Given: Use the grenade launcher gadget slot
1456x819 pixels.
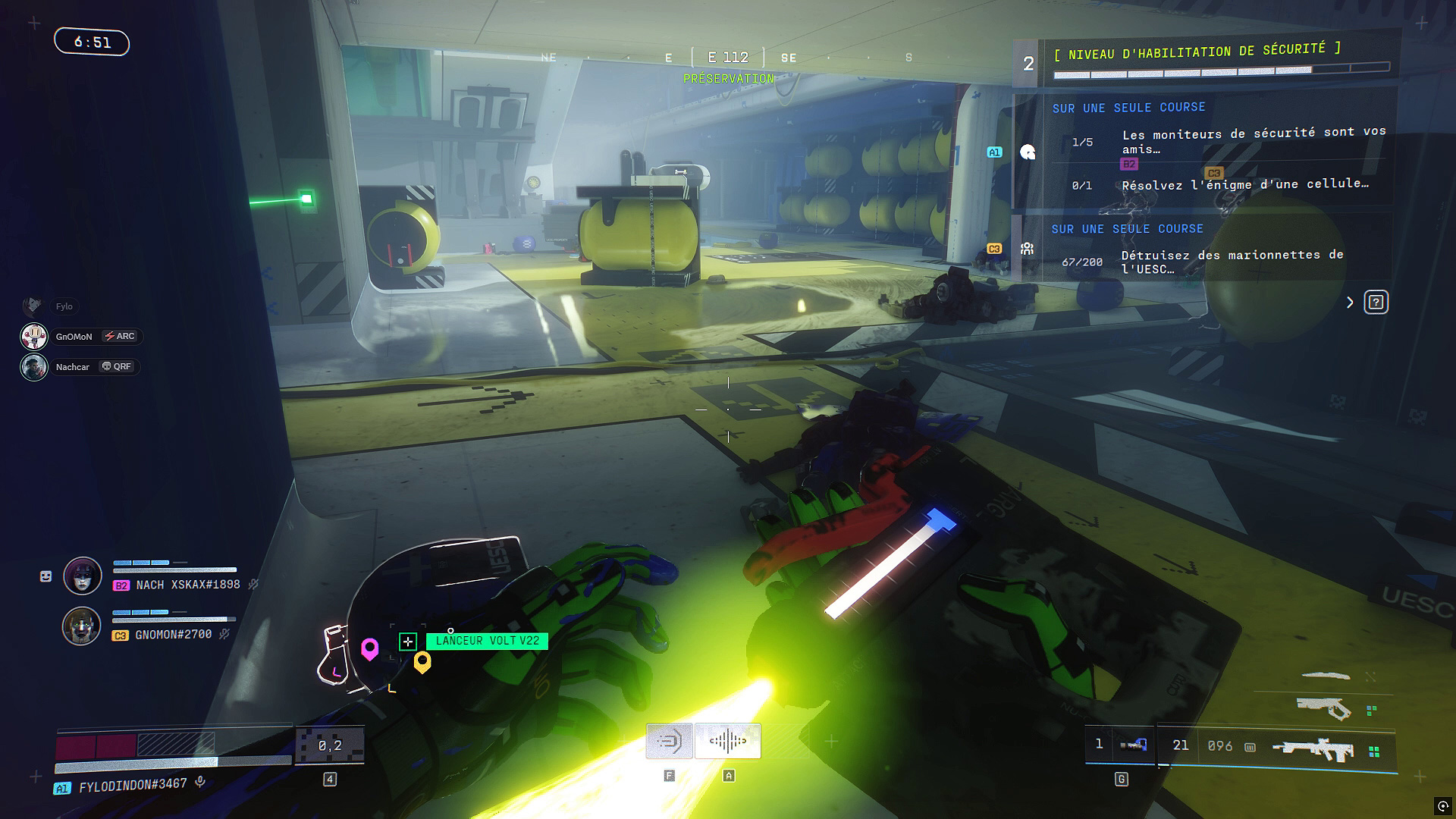Looking at the screenshot, I should [x=1133, y=745].
